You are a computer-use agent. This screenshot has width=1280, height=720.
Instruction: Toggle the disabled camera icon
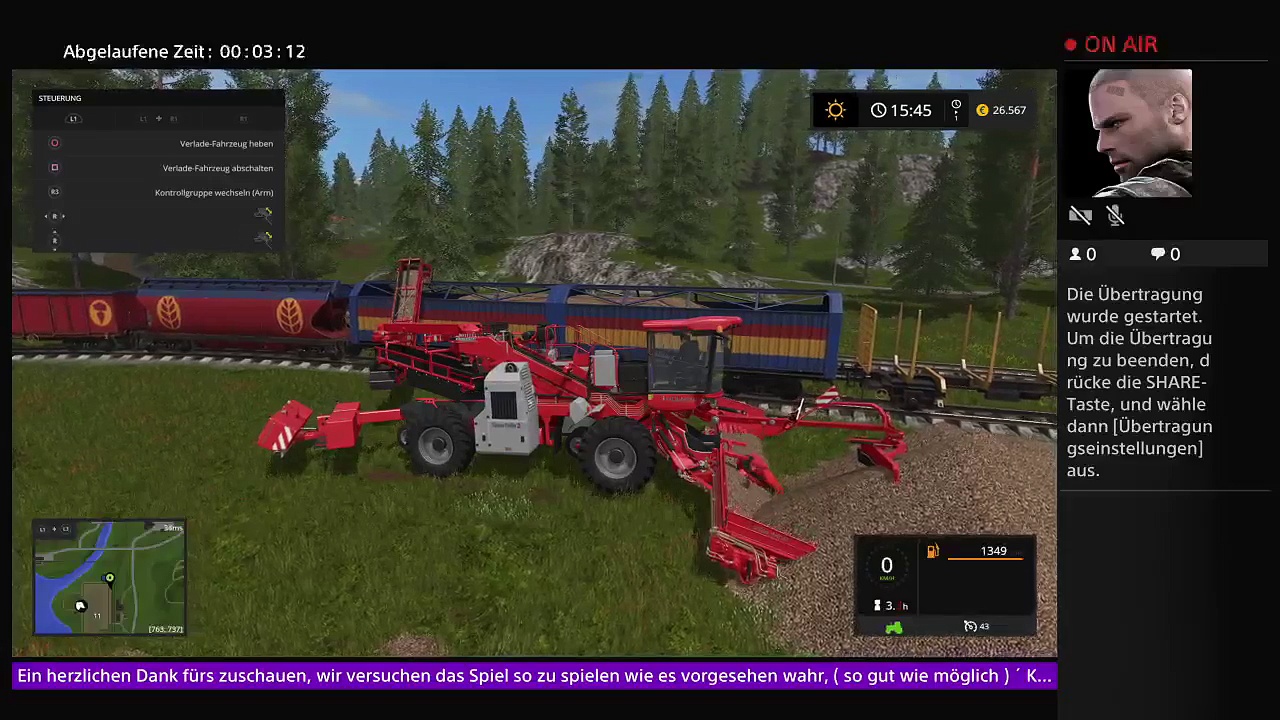[x=1080, y=215]
